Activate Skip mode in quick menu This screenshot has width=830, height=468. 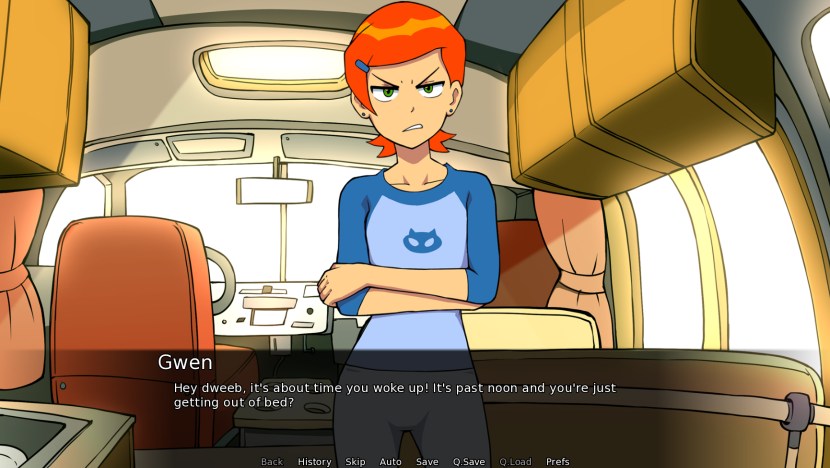pos(355,462)
